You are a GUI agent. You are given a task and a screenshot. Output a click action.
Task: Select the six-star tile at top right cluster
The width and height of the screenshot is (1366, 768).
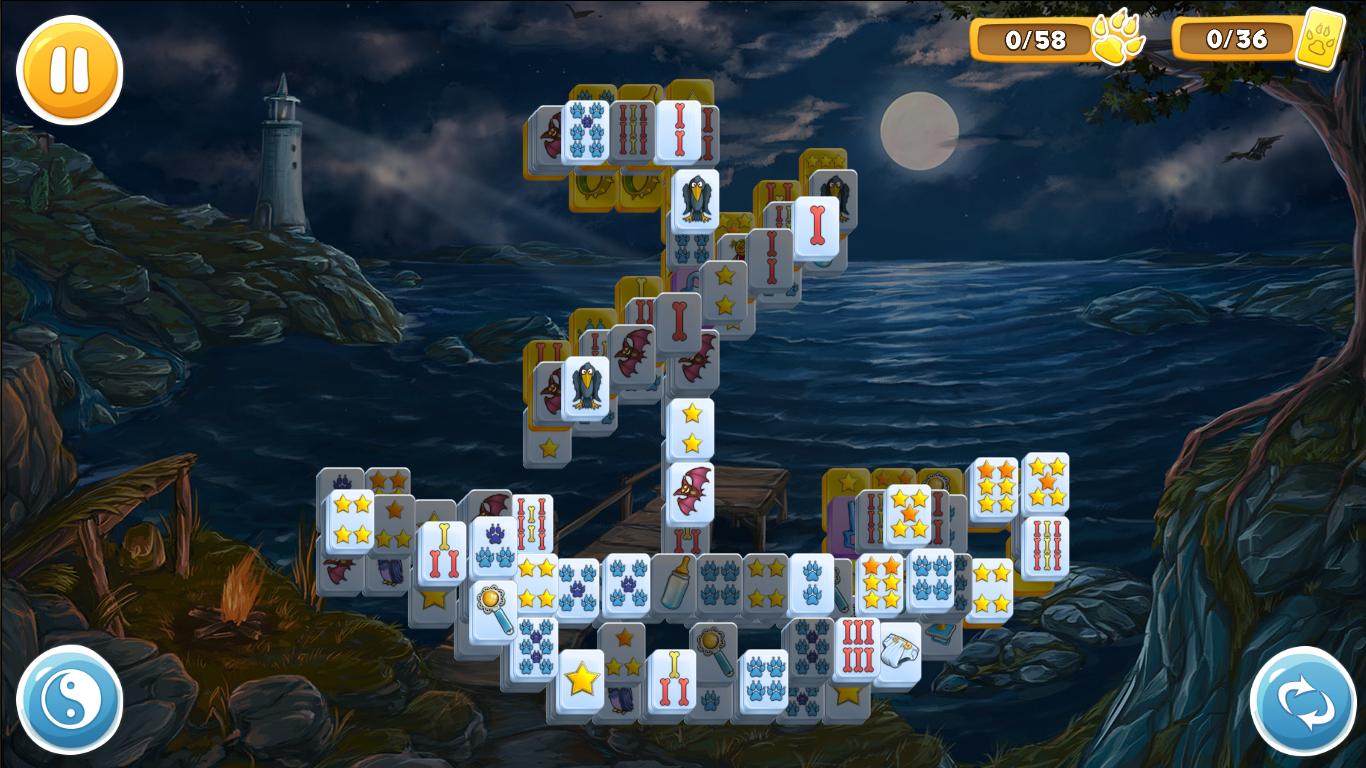click(x=994, y=485)
